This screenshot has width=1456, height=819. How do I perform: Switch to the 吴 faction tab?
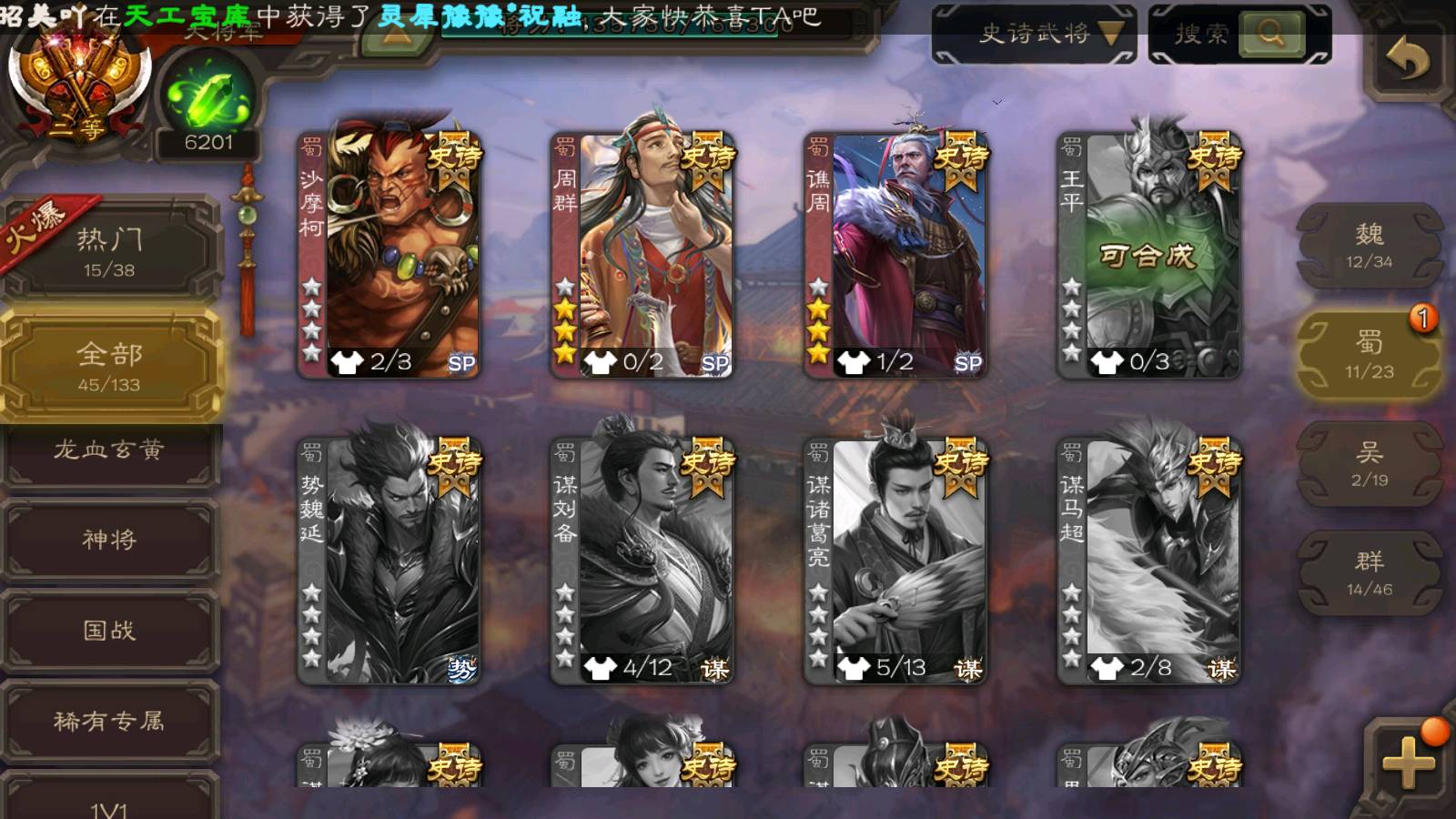tap(1369, 464)
